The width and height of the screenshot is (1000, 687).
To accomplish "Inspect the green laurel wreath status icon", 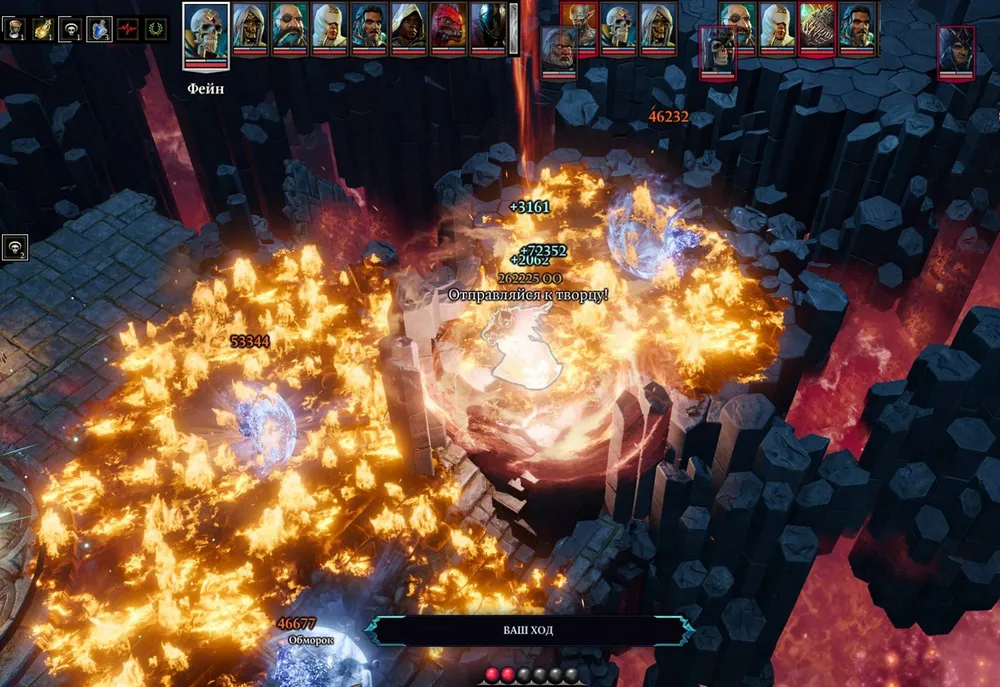I will point(156,29).
